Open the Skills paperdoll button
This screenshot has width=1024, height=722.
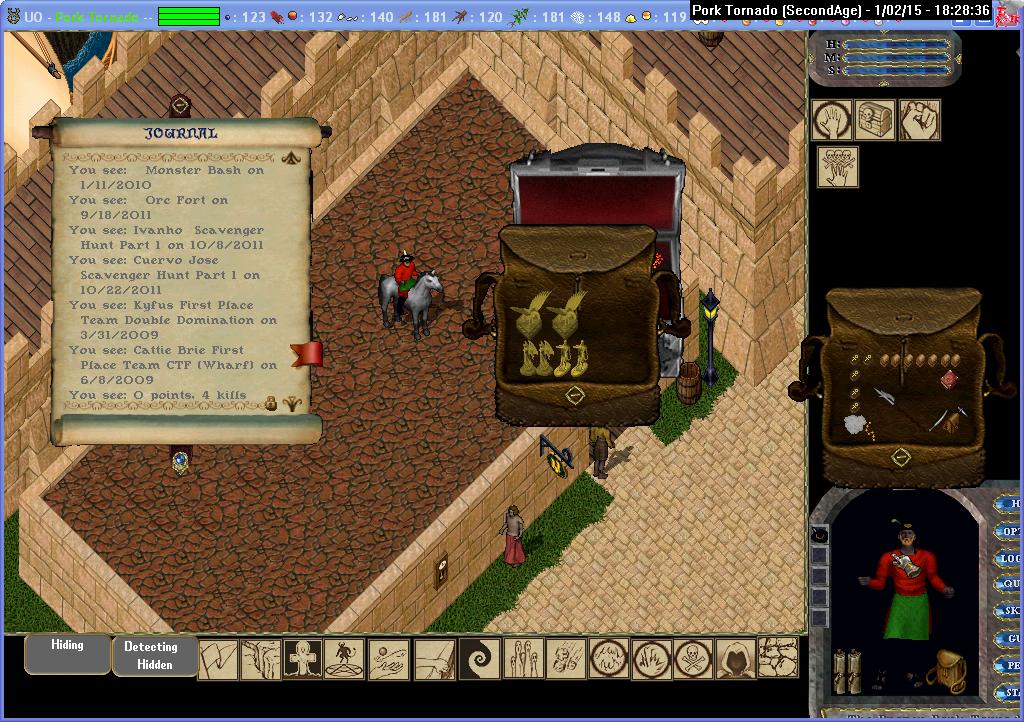pyautogui.click(x=1010, y=611)
